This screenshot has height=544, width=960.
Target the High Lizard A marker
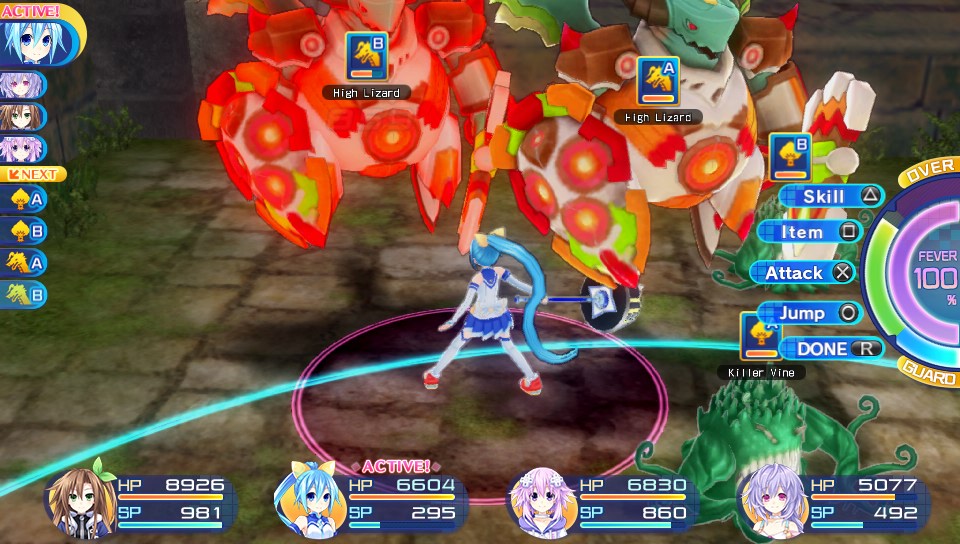point(658,81)
